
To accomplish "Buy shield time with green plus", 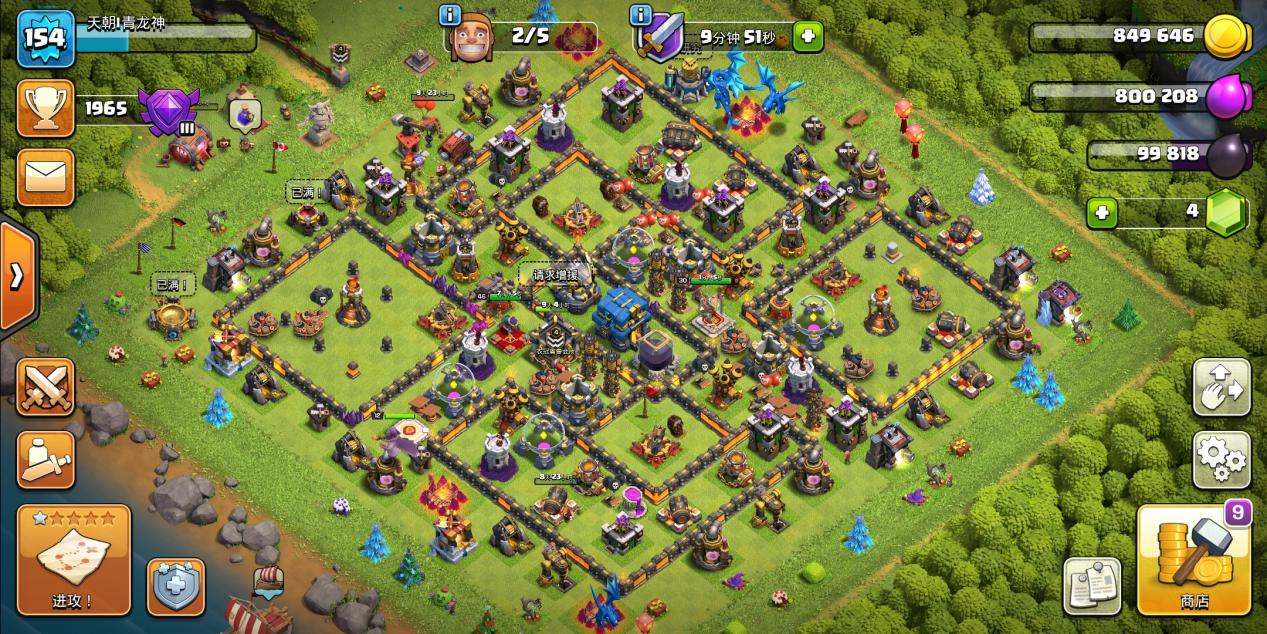I will coord(807,37).
